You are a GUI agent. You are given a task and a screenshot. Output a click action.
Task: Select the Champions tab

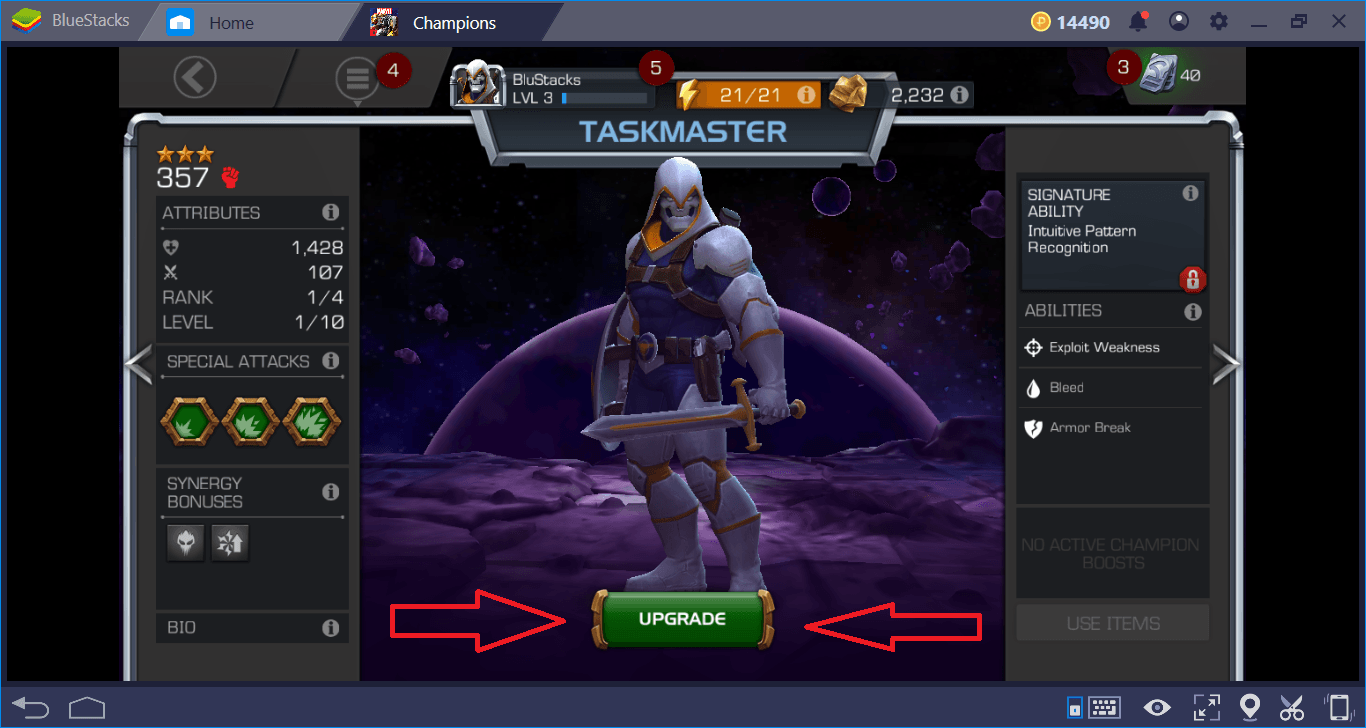[x=452, y=20]
